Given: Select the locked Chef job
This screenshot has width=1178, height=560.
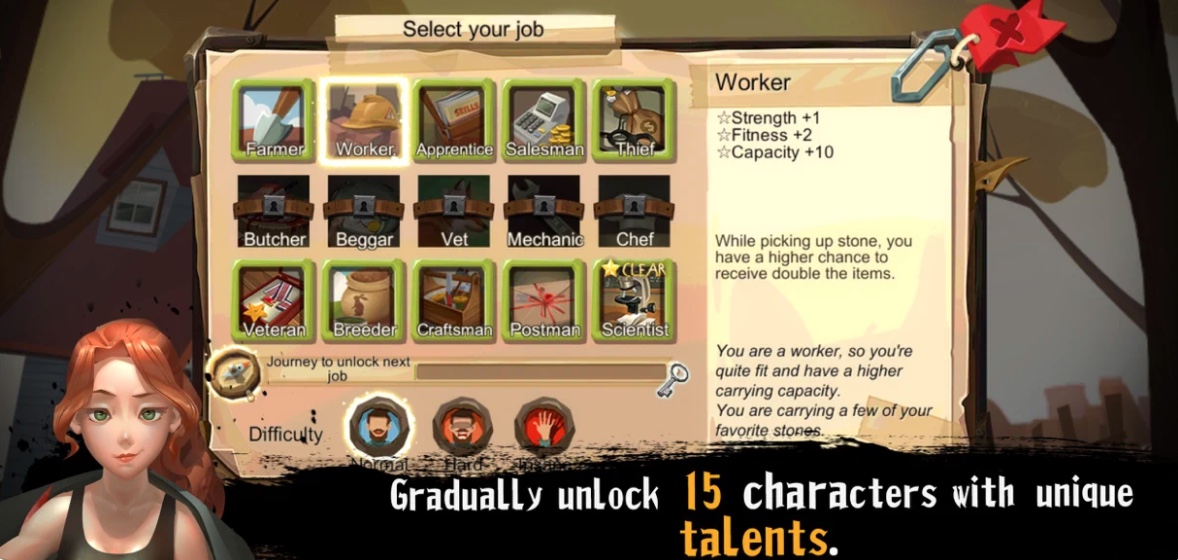Looking at the screenshot, I should (x=634, y=211).
